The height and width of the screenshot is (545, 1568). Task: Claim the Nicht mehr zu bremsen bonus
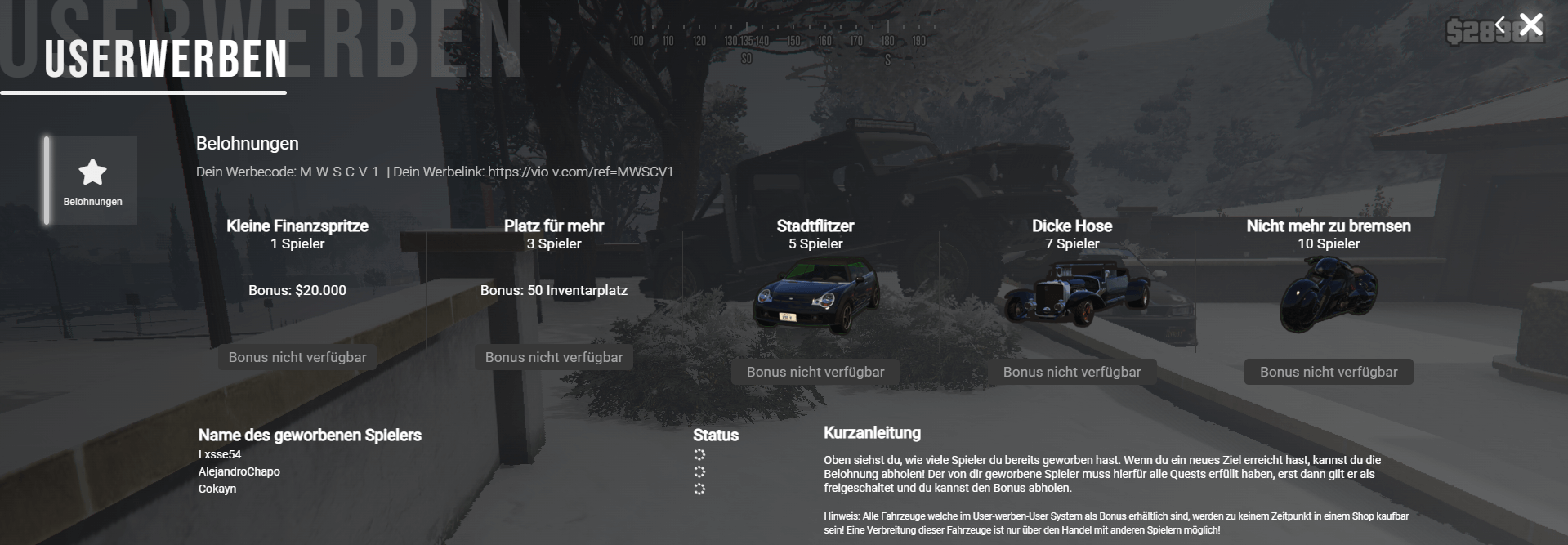coord(1328,372)
